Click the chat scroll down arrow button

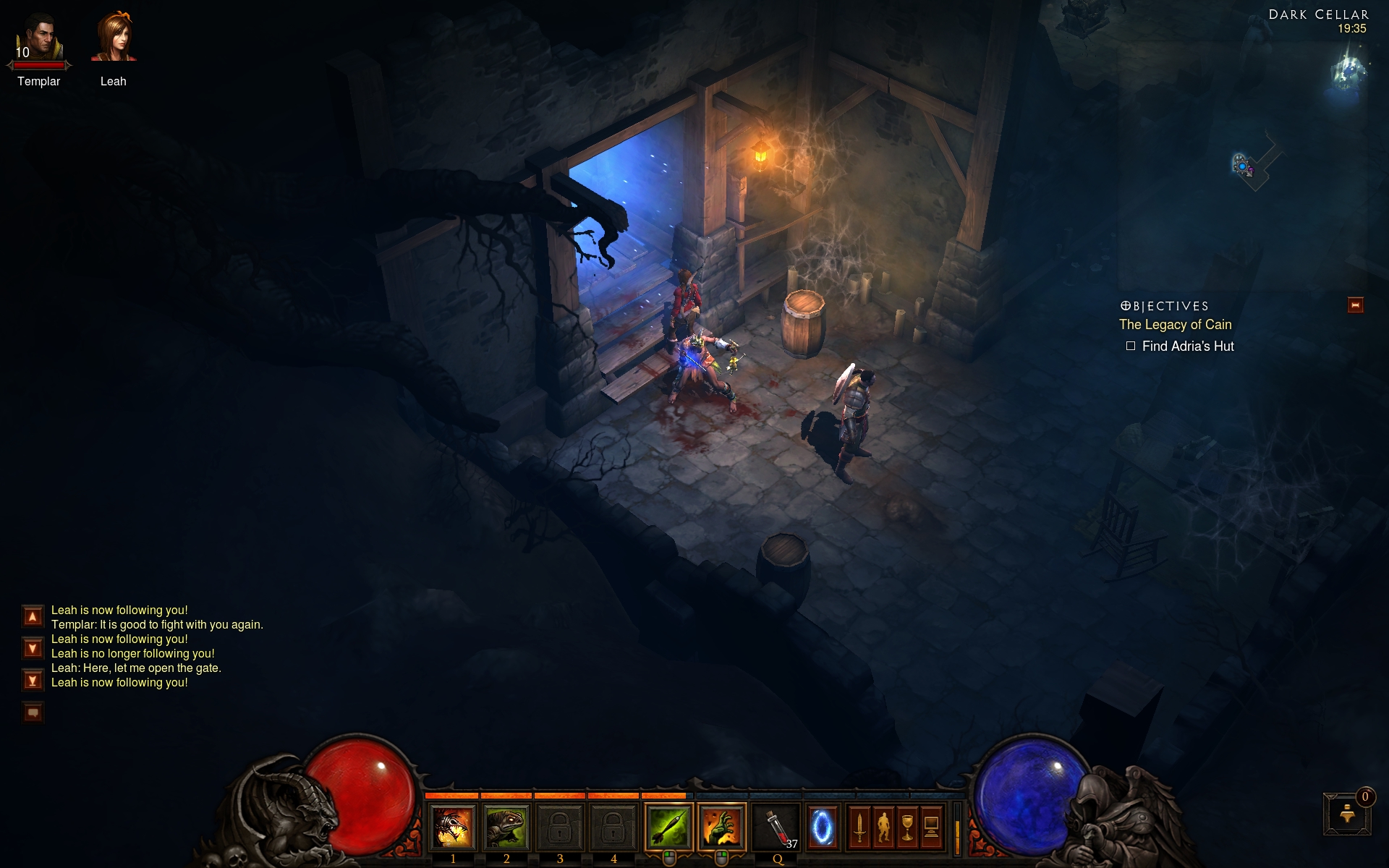33,648
